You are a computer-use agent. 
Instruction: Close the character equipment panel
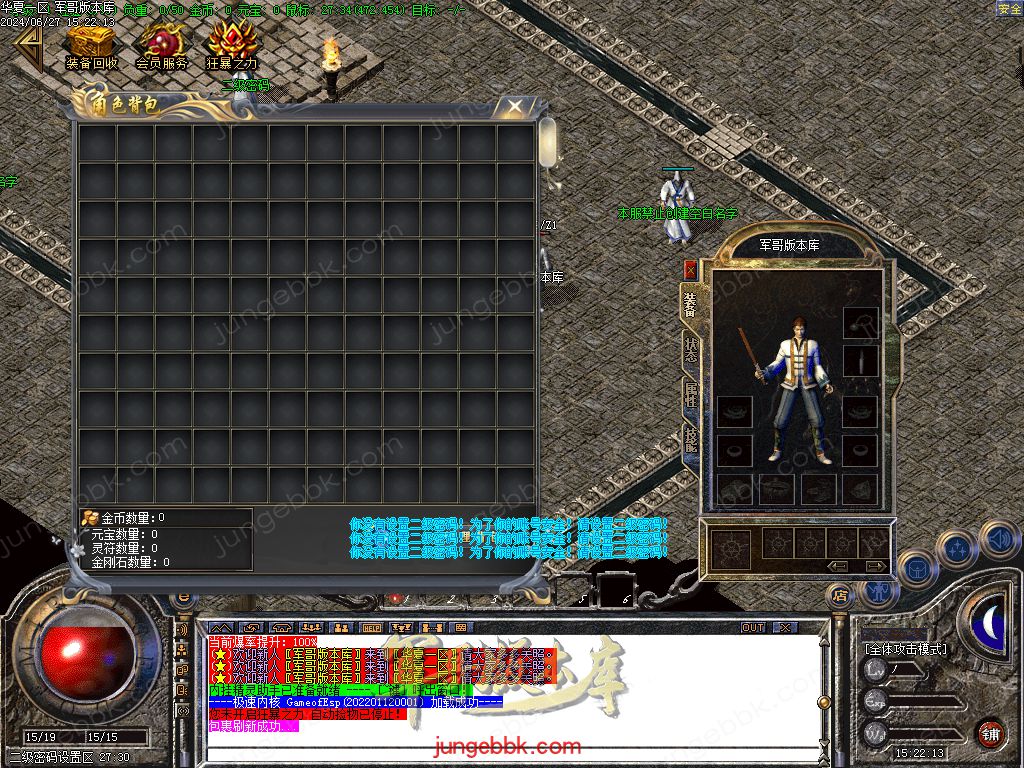click(x=690, y=269)
